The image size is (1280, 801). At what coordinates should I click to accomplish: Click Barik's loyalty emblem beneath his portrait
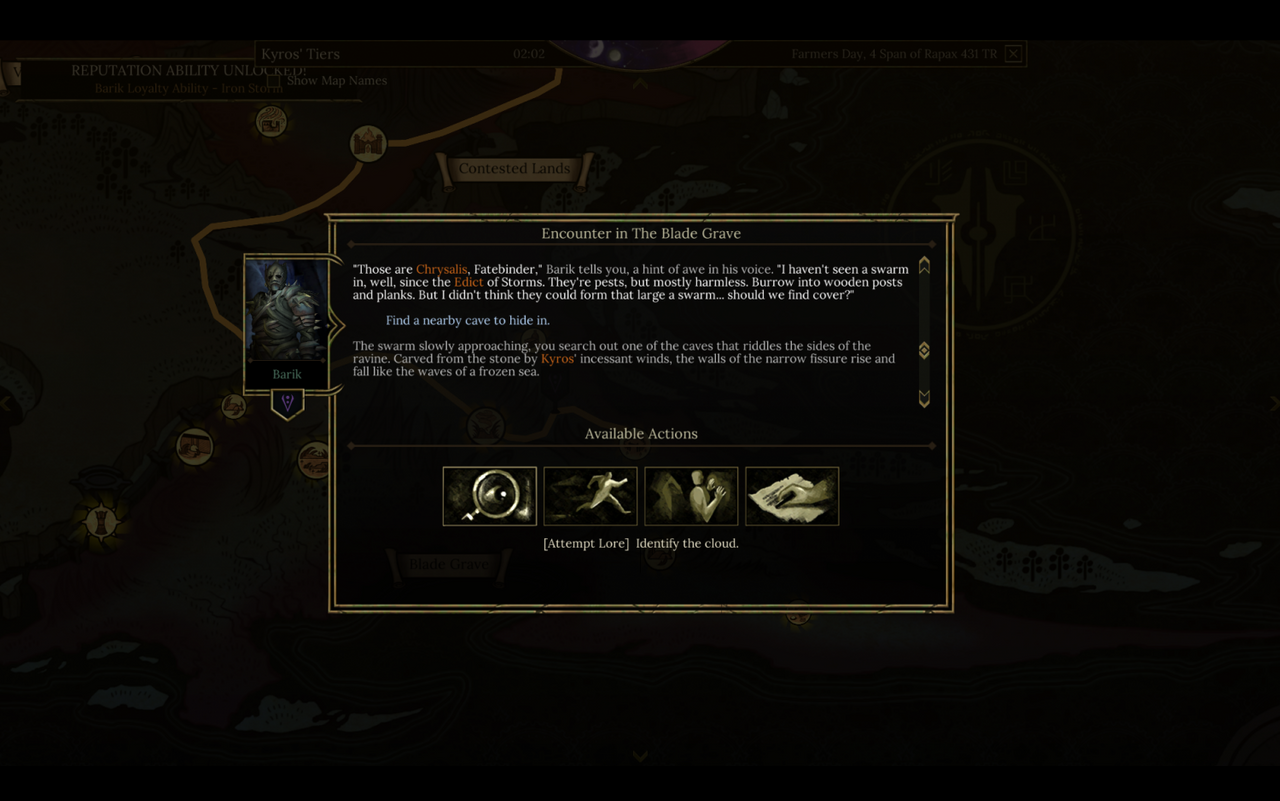(x=287, y=403)
